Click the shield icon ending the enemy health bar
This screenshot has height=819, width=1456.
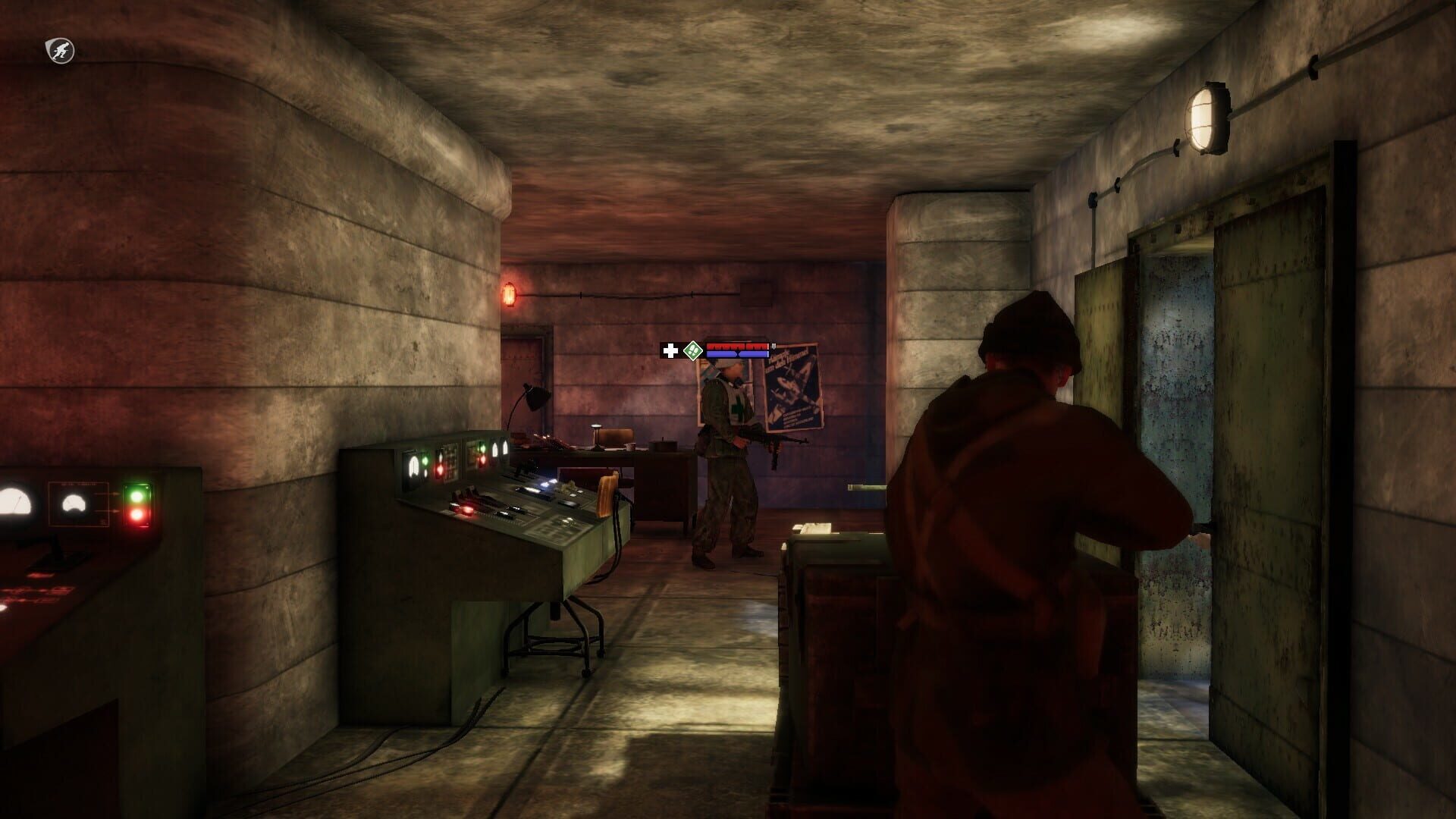[x=773, y=347]
